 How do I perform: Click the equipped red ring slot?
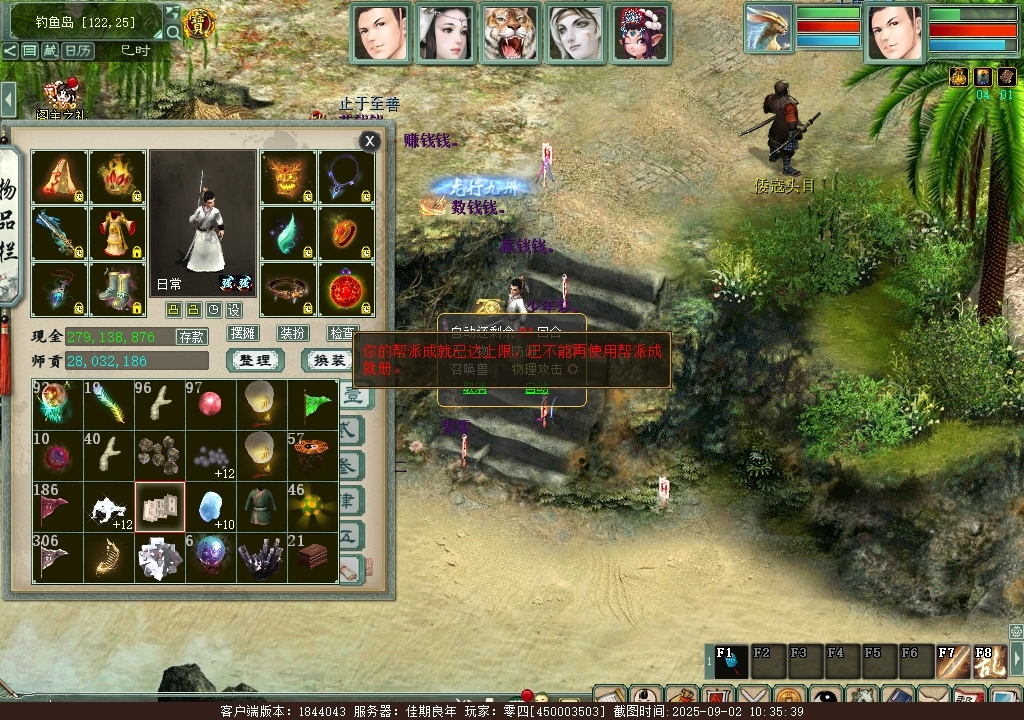346,233
